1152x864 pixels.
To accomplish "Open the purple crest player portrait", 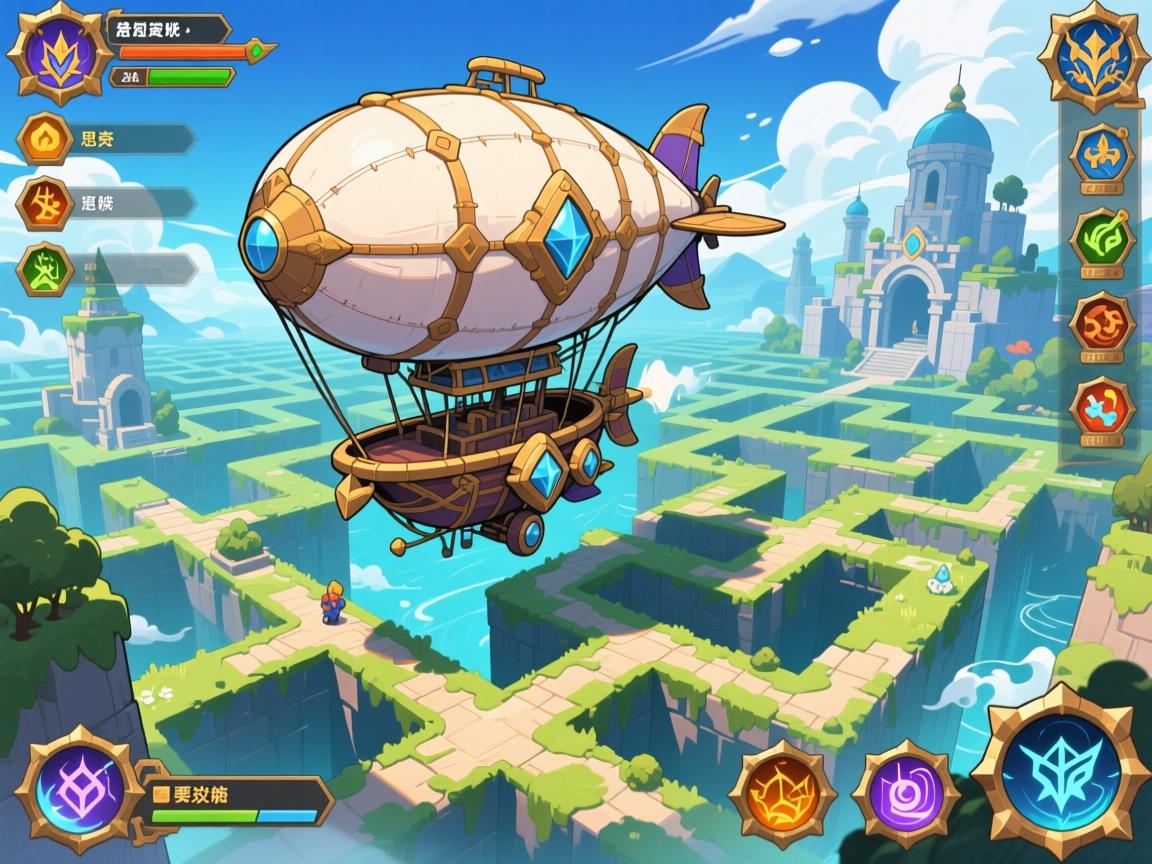I will [x=53, y=53].
